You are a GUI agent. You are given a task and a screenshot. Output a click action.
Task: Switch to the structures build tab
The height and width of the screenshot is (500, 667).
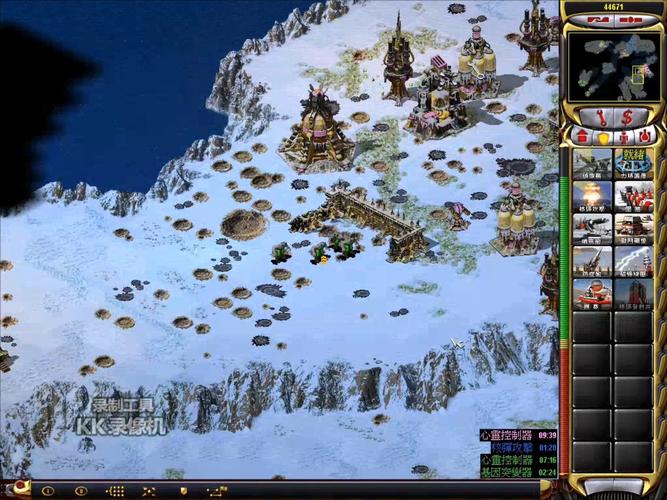point(582,136)
